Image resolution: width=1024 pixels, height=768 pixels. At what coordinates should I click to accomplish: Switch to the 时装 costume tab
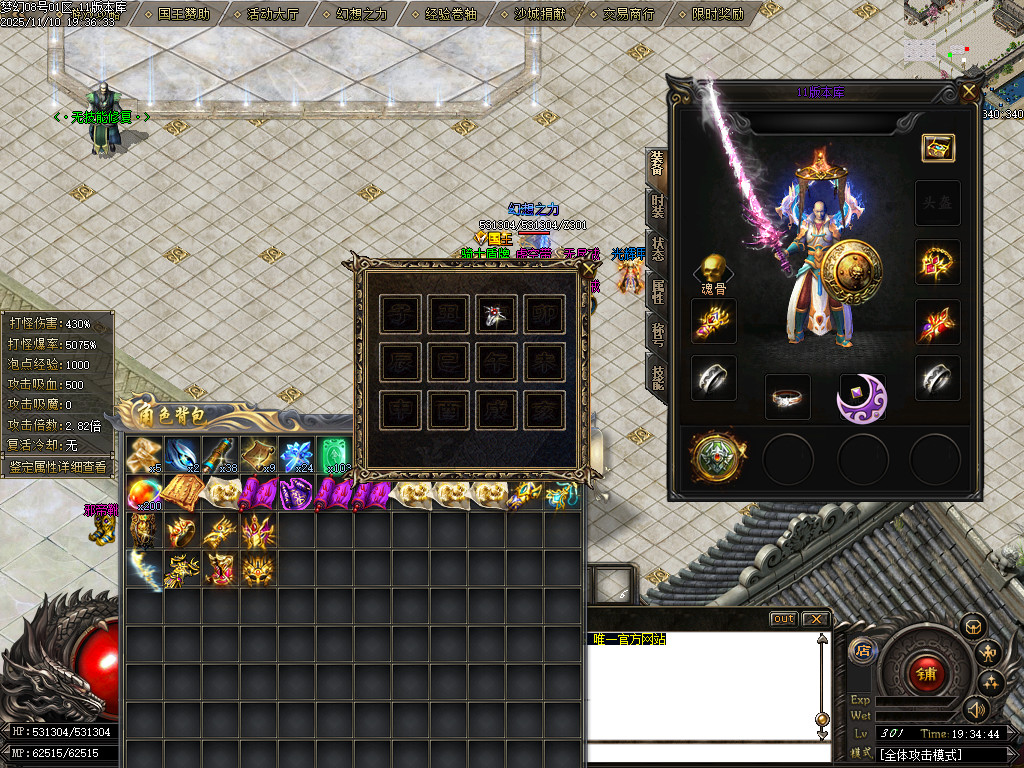coord(657,206)
